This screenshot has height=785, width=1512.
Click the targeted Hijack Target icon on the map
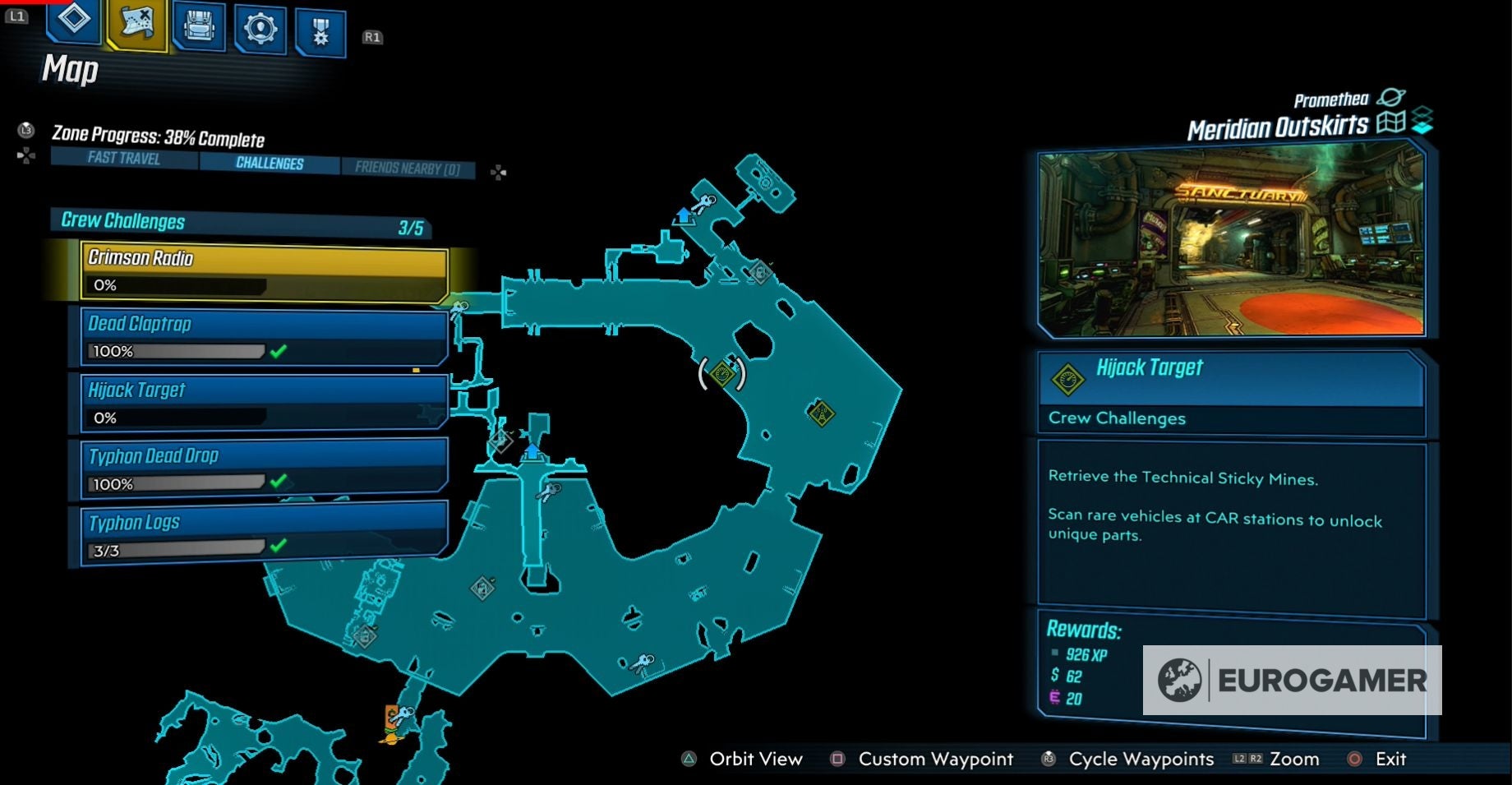pos(722,374)
